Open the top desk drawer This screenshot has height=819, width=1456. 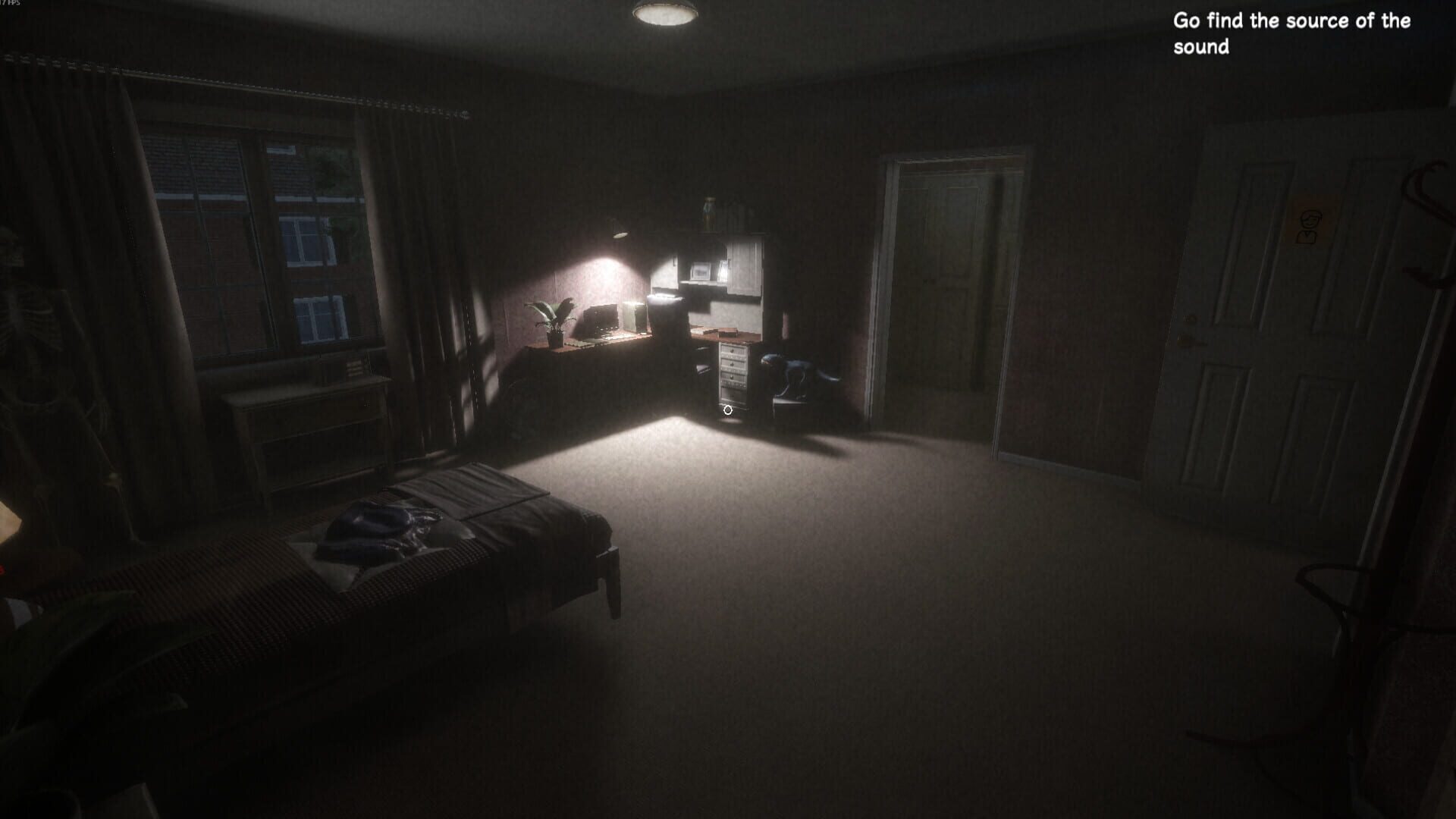click(x=733, y=350)
